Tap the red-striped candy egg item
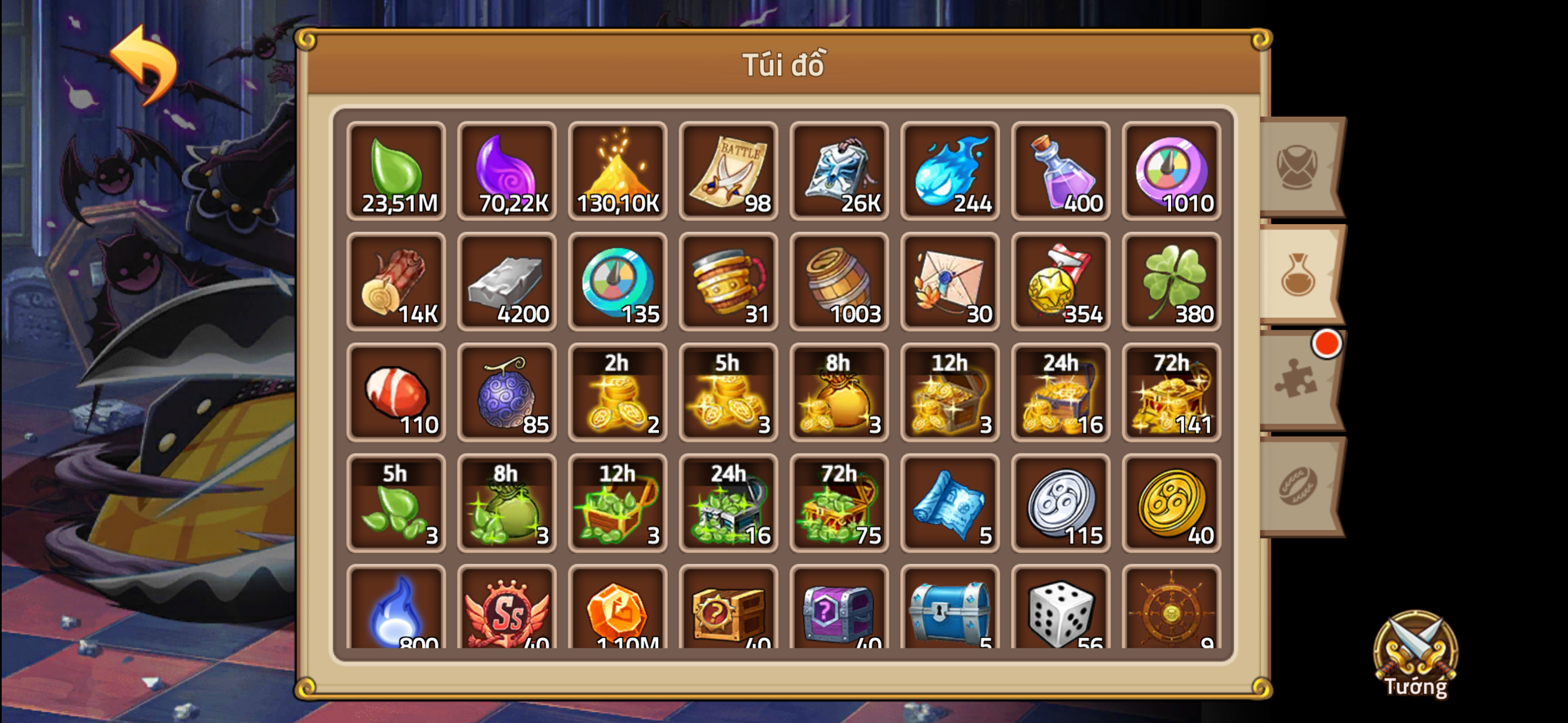Screen dimensions: 1568x723 396,392
